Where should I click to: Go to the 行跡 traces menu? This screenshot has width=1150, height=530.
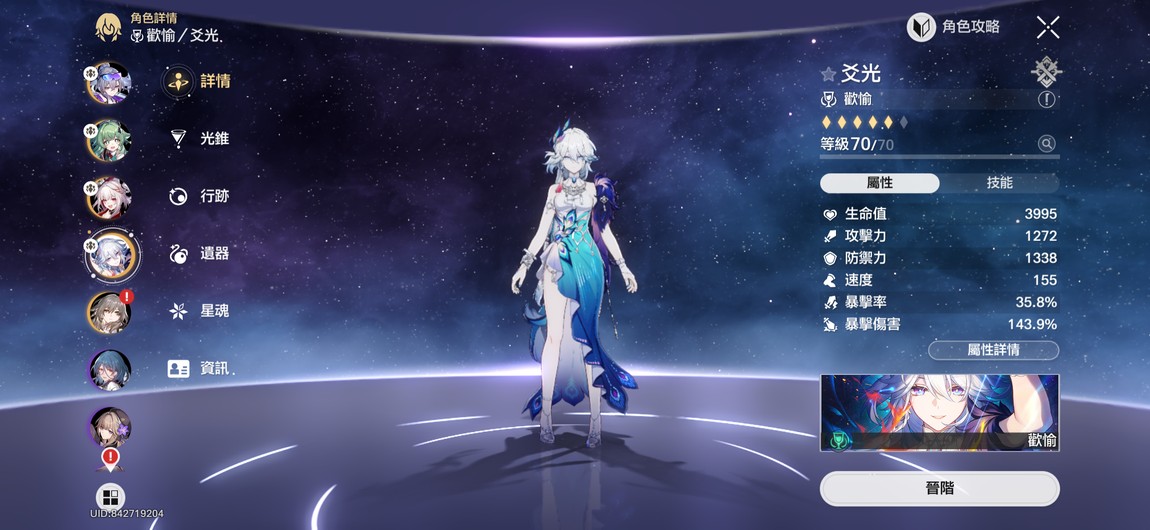[x=199, y=196]
